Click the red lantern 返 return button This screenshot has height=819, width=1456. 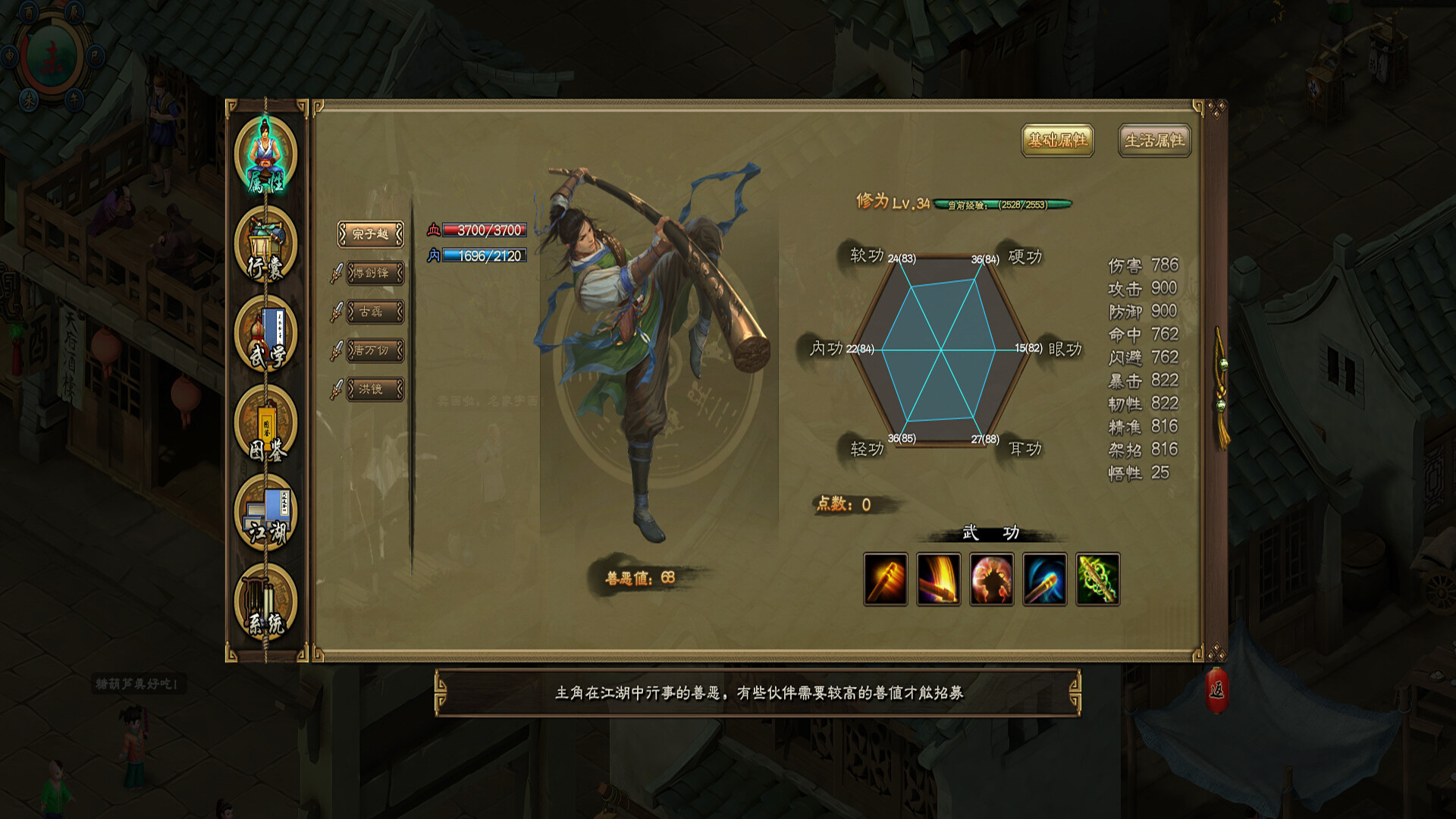1216,690
